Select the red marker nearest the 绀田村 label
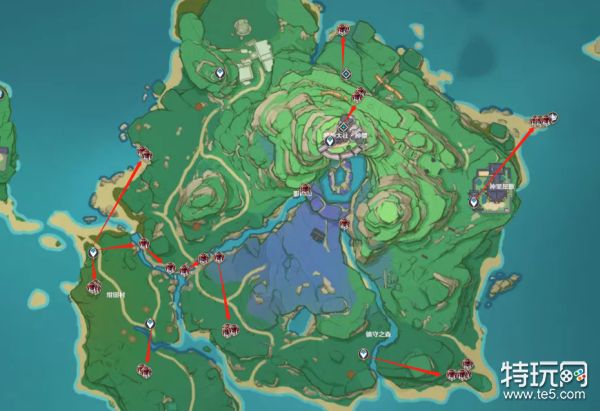This screenshot has width=600, height=411. click(x=93, y=288)
